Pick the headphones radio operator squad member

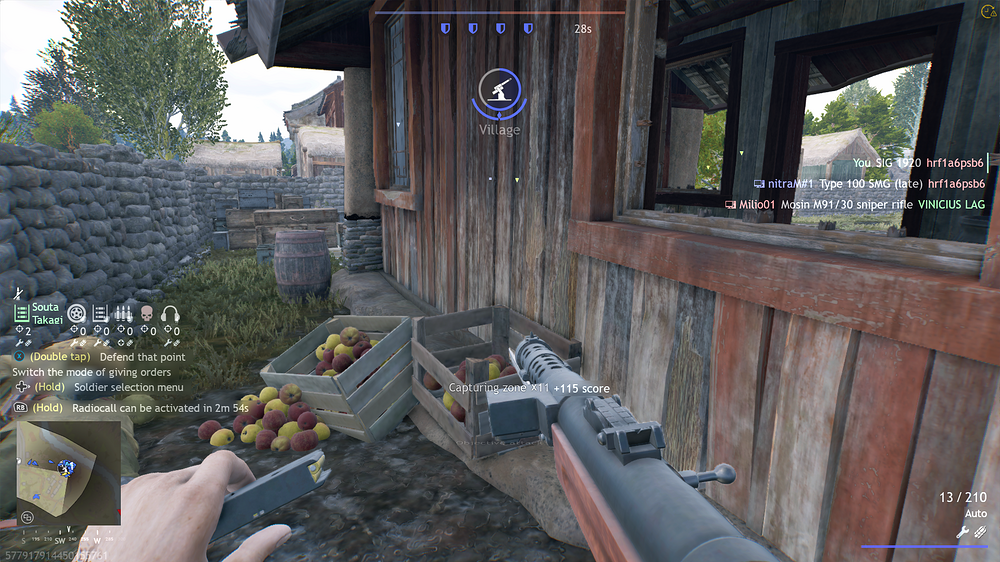(x=170, y=313)
